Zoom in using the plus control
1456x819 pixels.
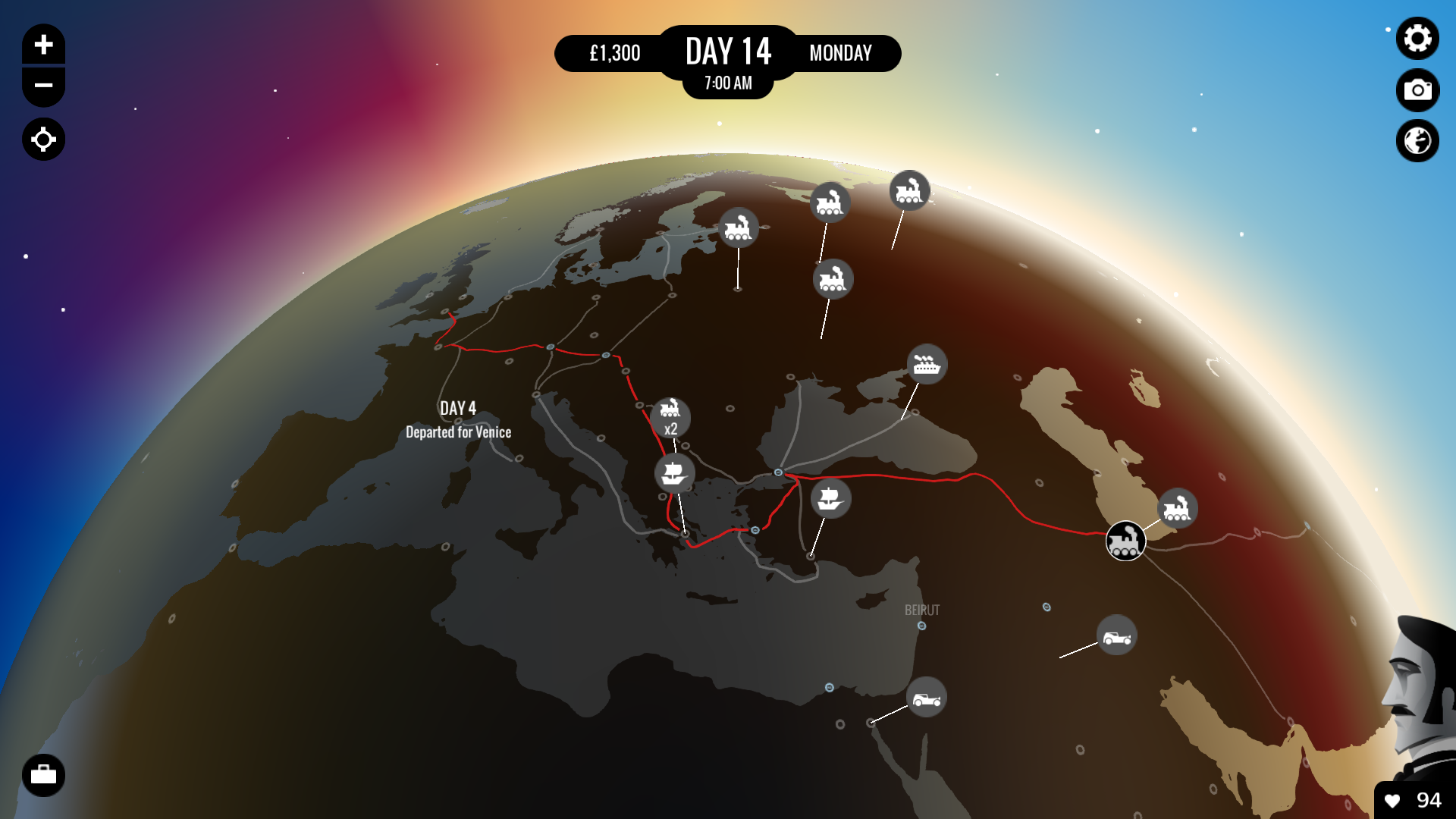43,44
